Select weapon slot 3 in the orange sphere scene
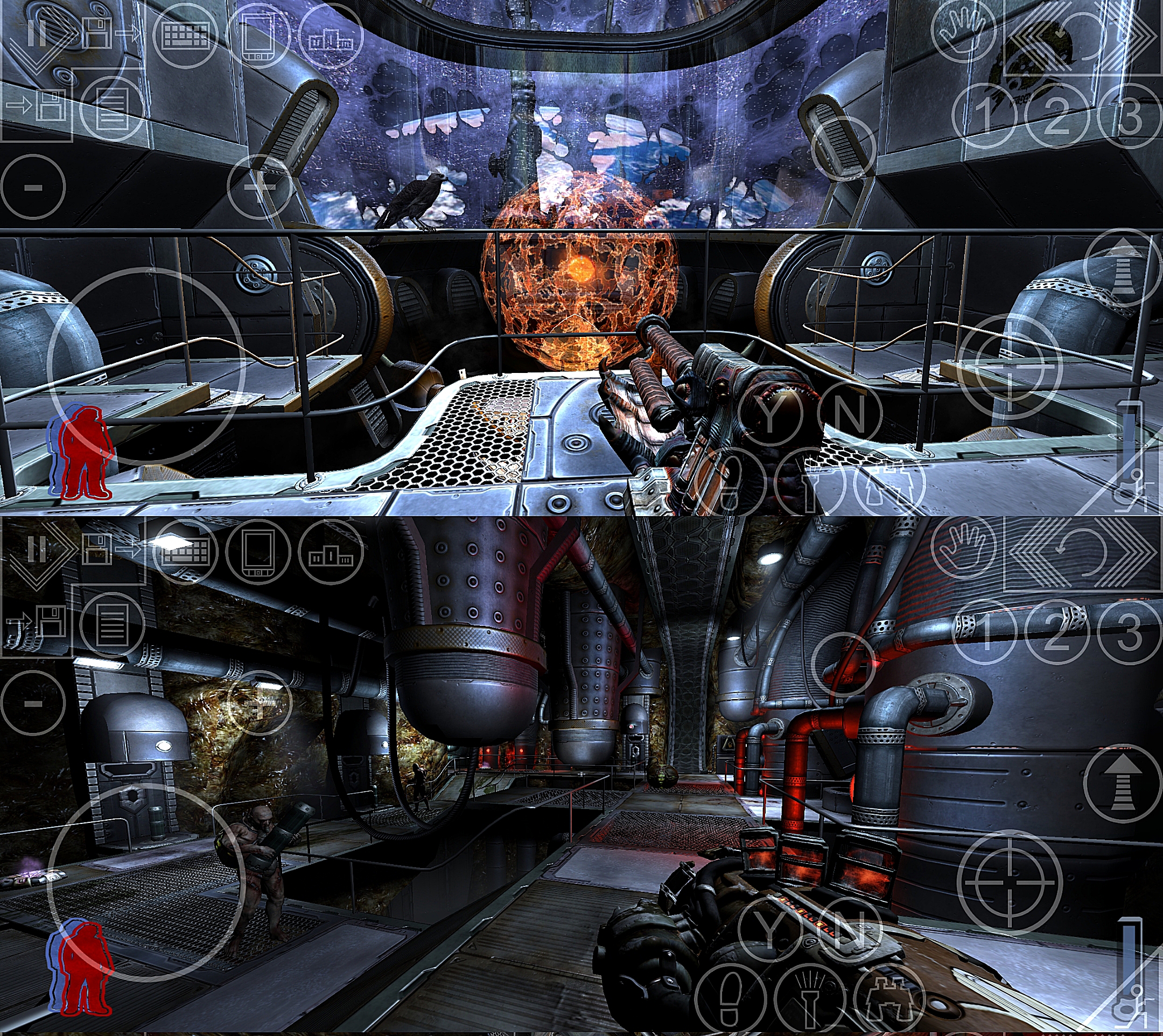This screenshot has height=1036, width=1163. point(1129,116)
